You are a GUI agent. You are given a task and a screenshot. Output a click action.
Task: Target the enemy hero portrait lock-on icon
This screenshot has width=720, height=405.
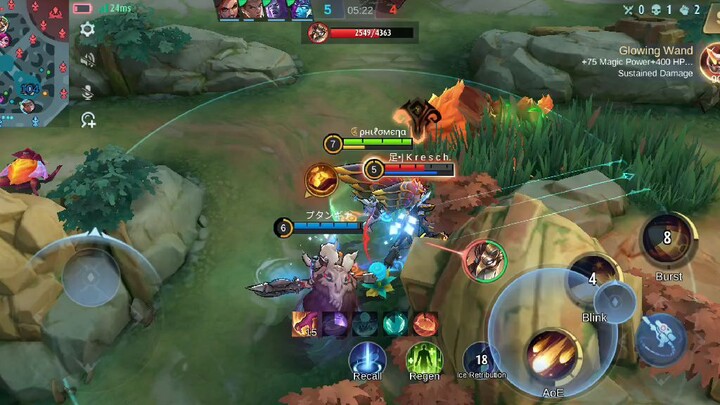point(485,260)
